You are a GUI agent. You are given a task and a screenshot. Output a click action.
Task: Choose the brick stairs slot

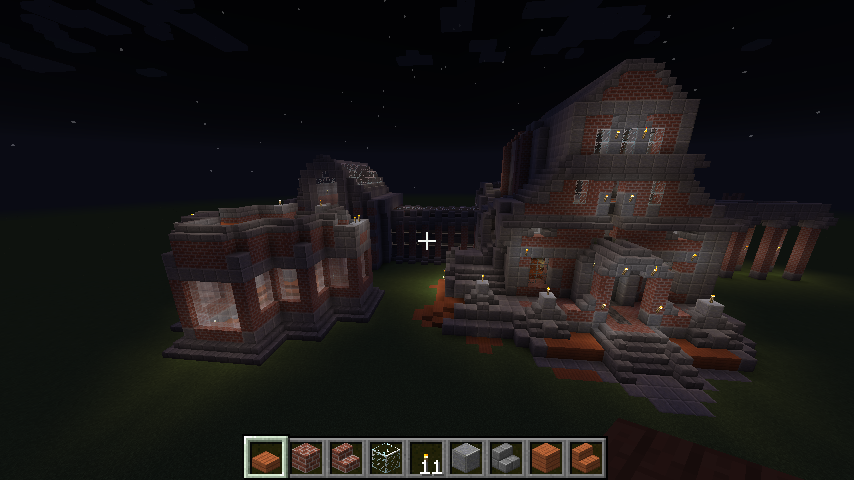[346, 458]
